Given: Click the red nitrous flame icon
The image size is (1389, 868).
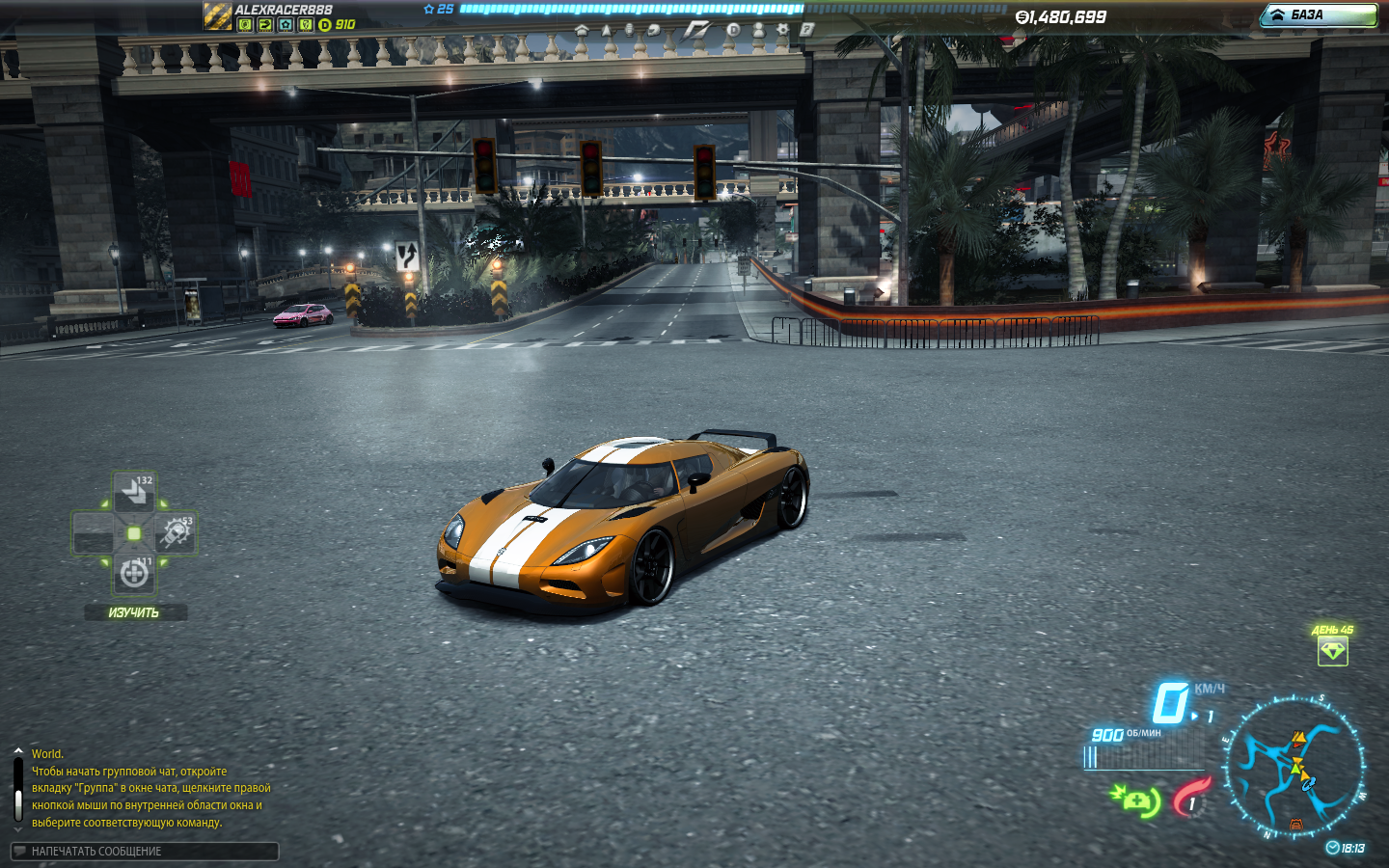Looking at the screenshot, I should pos(1190,798).
